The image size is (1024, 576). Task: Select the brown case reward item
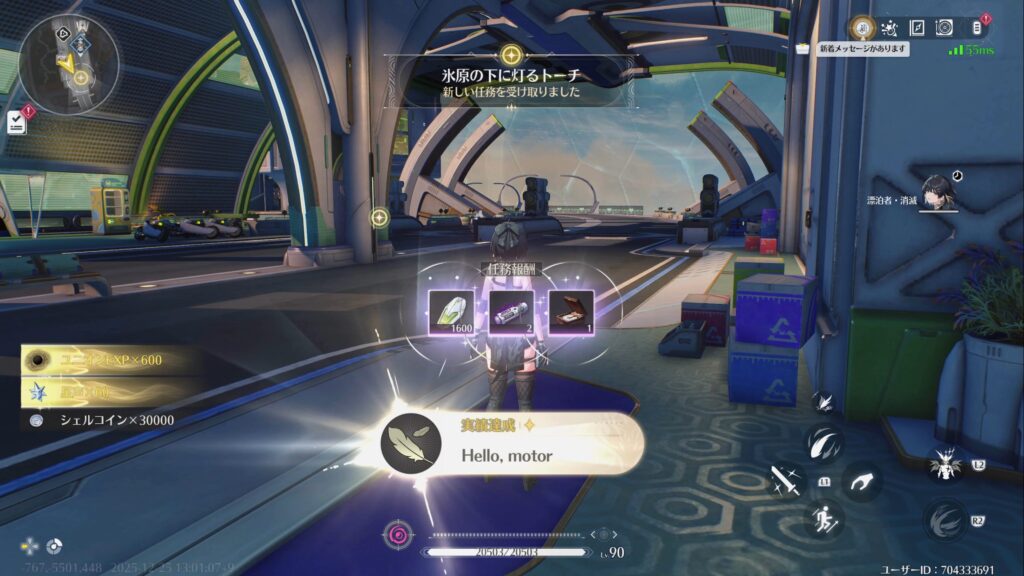click(x=573, y=309)
